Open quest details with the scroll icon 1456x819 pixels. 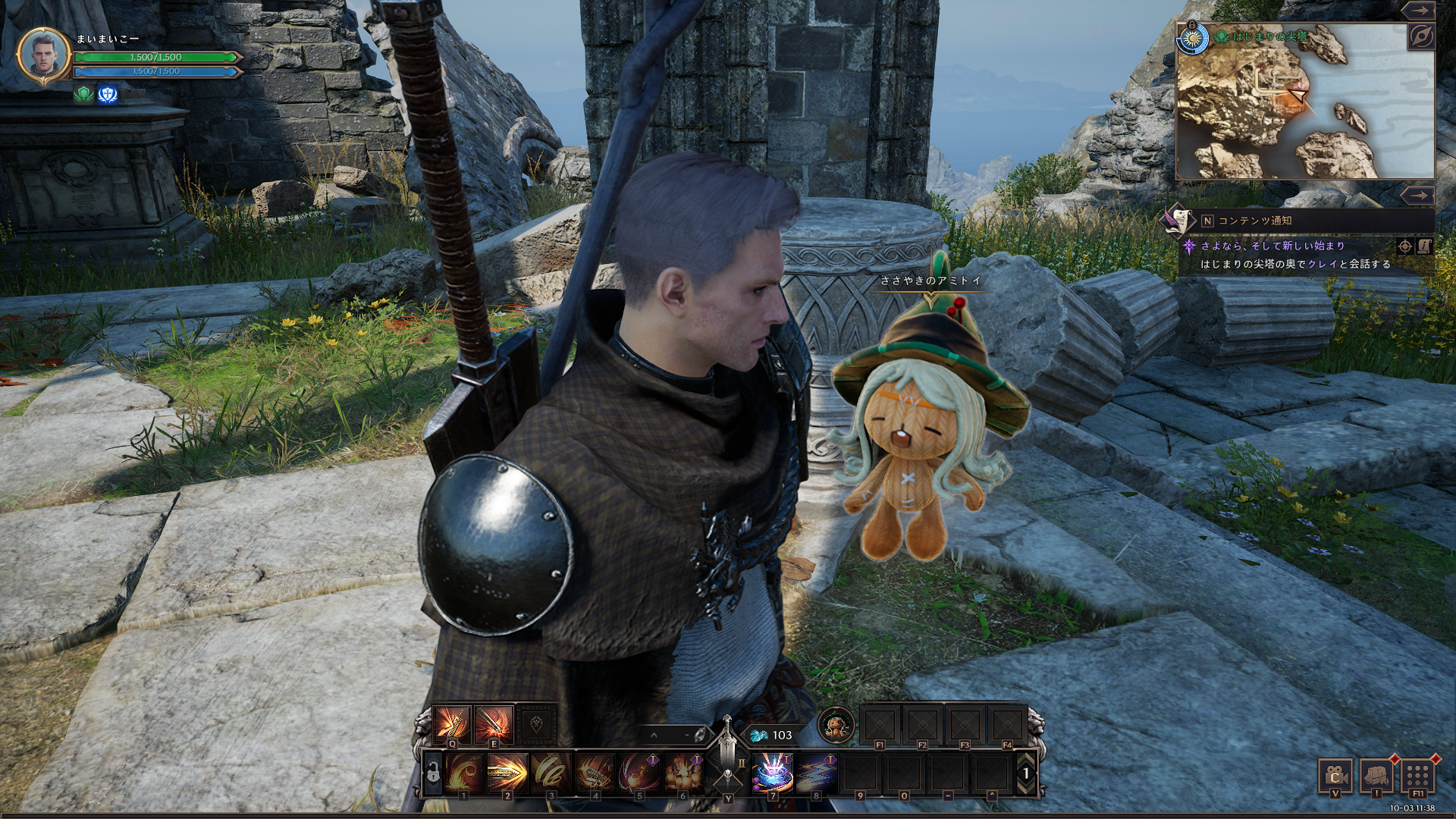[1423, 246]
